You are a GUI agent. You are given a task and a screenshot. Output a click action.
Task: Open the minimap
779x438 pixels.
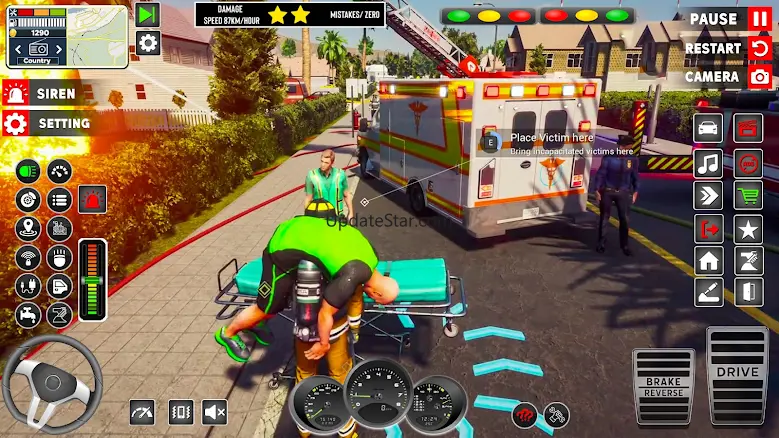[67, 36]
